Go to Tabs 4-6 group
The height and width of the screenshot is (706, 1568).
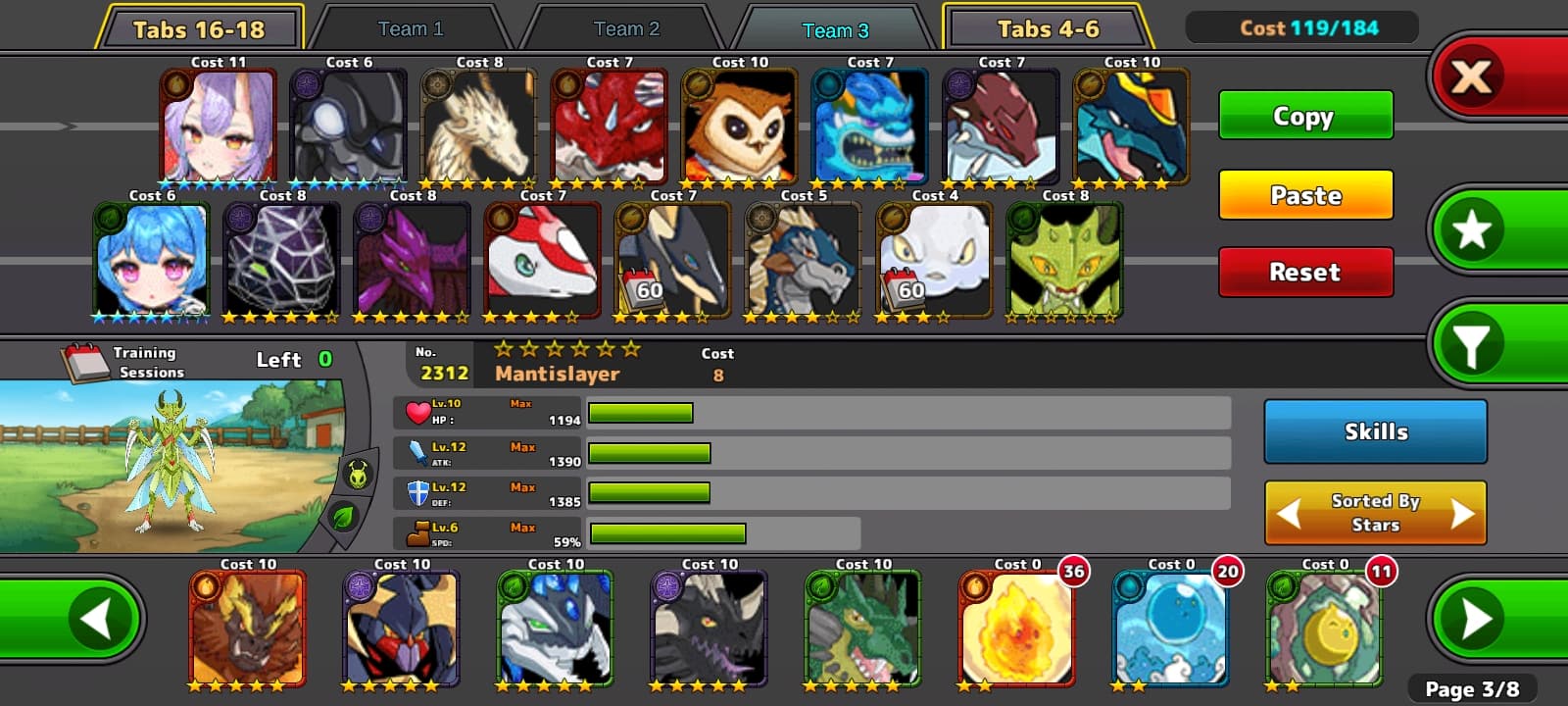click(1048, 29)
